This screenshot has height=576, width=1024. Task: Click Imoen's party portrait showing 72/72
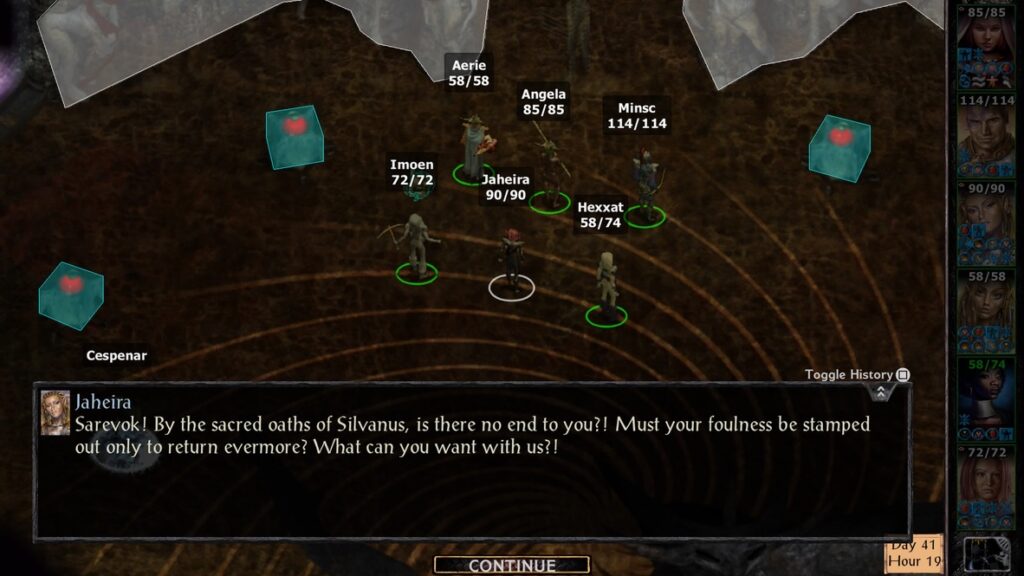(986, 486)
